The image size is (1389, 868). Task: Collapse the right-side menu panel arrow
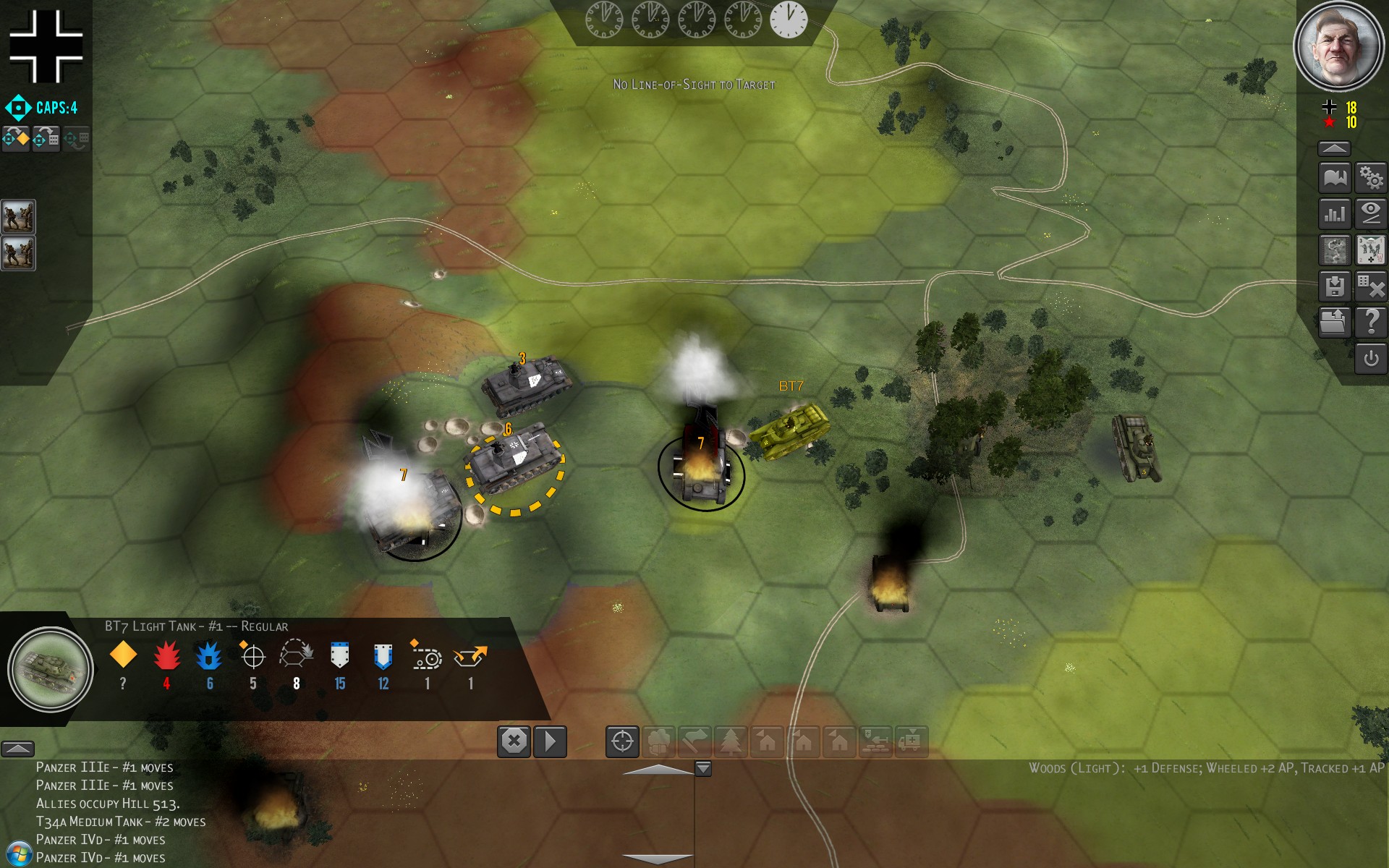(x=1334, y=149)
